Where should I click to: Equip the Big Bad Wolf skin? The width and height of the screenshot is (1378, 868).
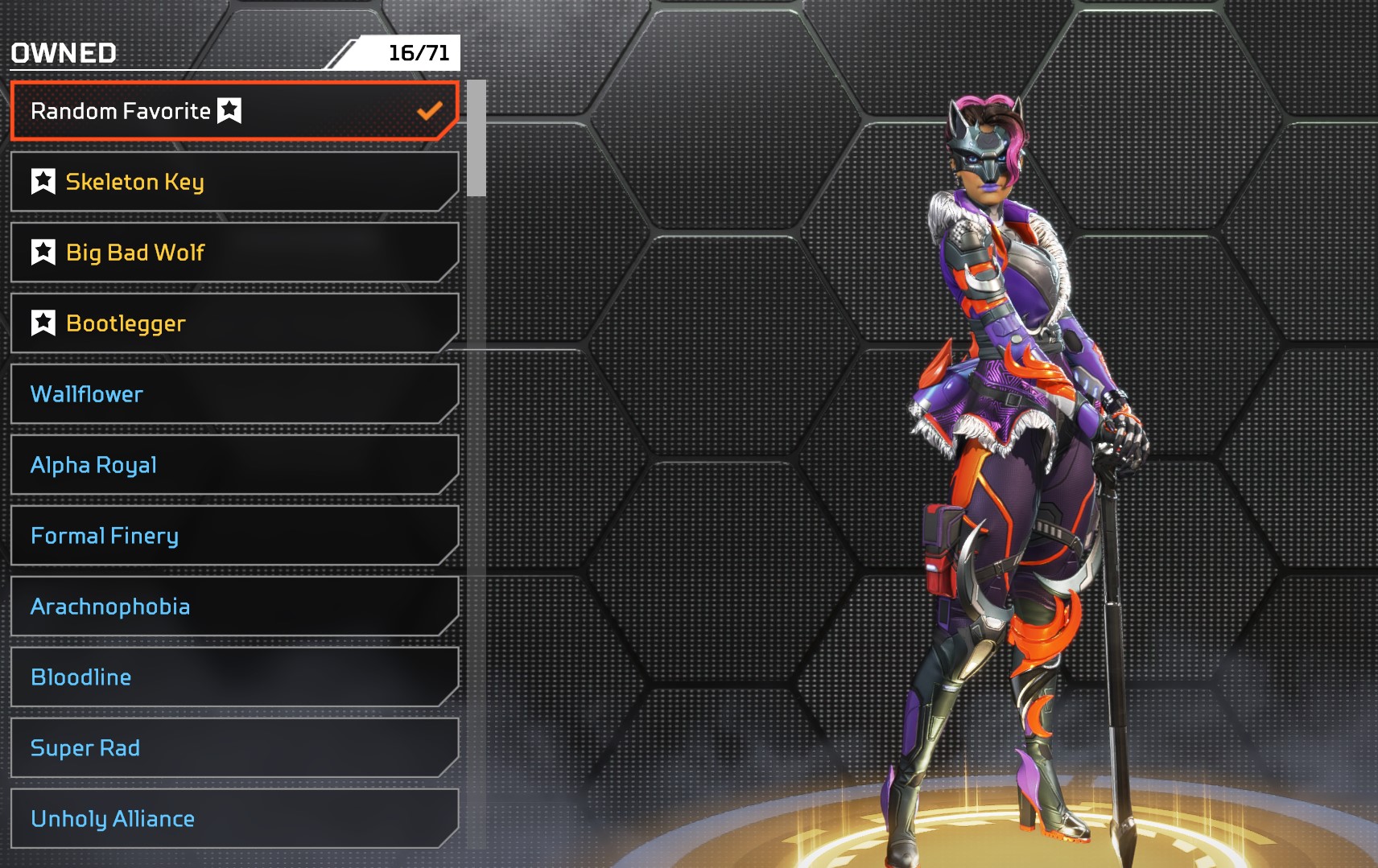click(233, 253)
